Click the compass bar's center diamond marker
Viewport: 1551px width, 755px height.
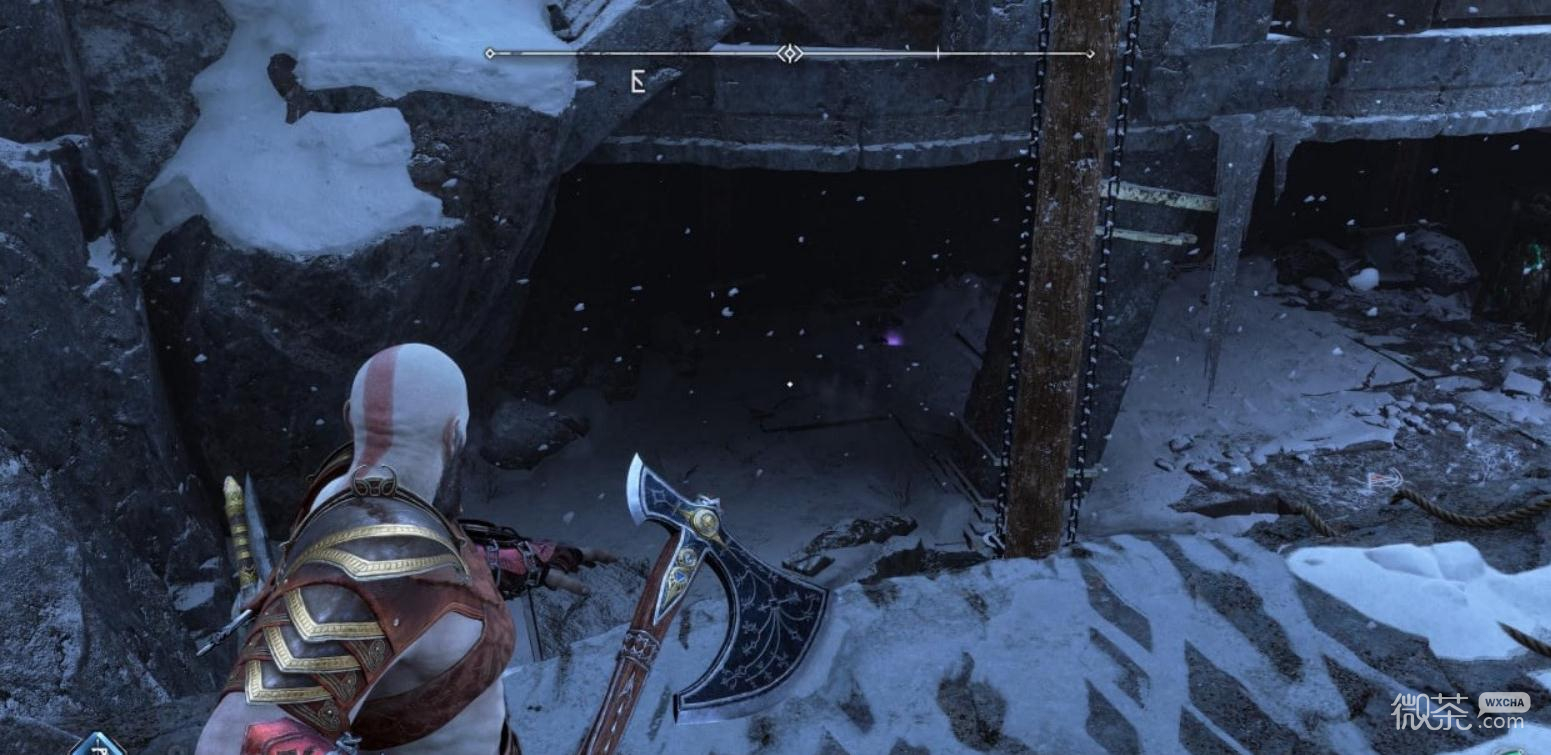(790, 53)
